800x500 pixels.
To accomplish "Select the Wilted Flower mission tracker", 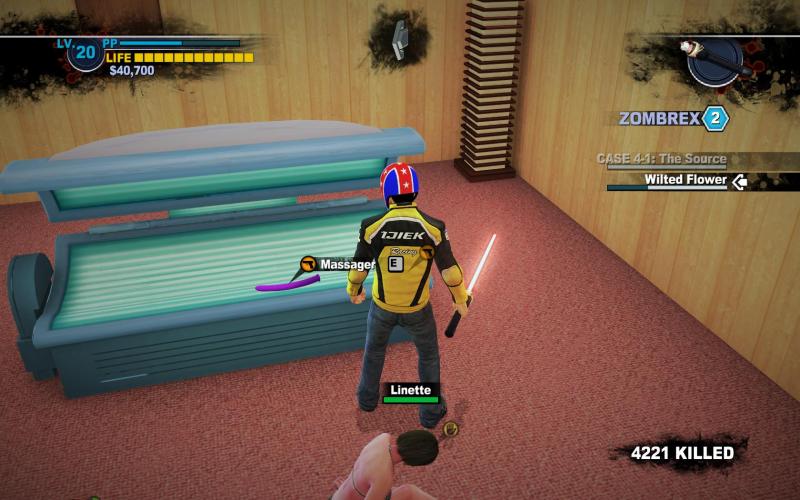I will [685, 181].
